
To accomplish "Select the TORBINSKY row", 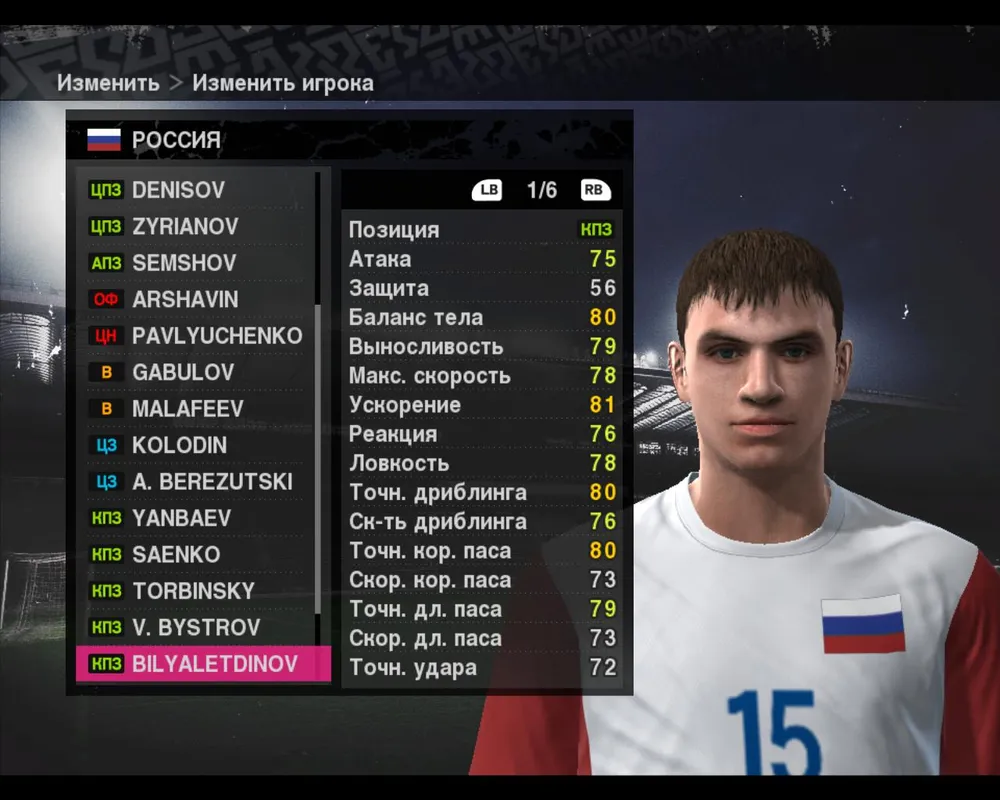I will 200,591.
